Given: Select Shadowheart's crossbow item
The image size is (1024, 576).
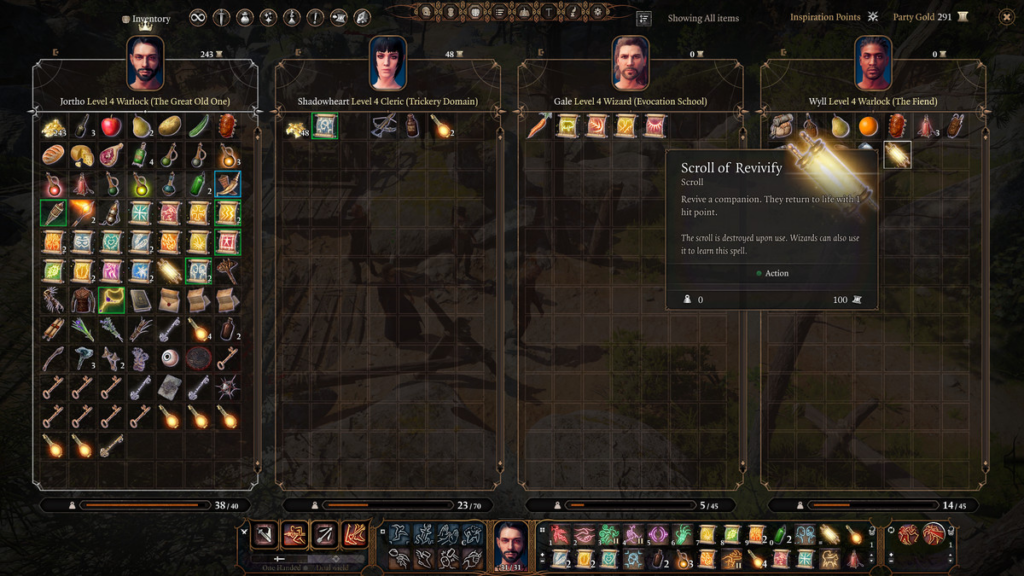Looking at the screenshot, I should click(382, 127).
